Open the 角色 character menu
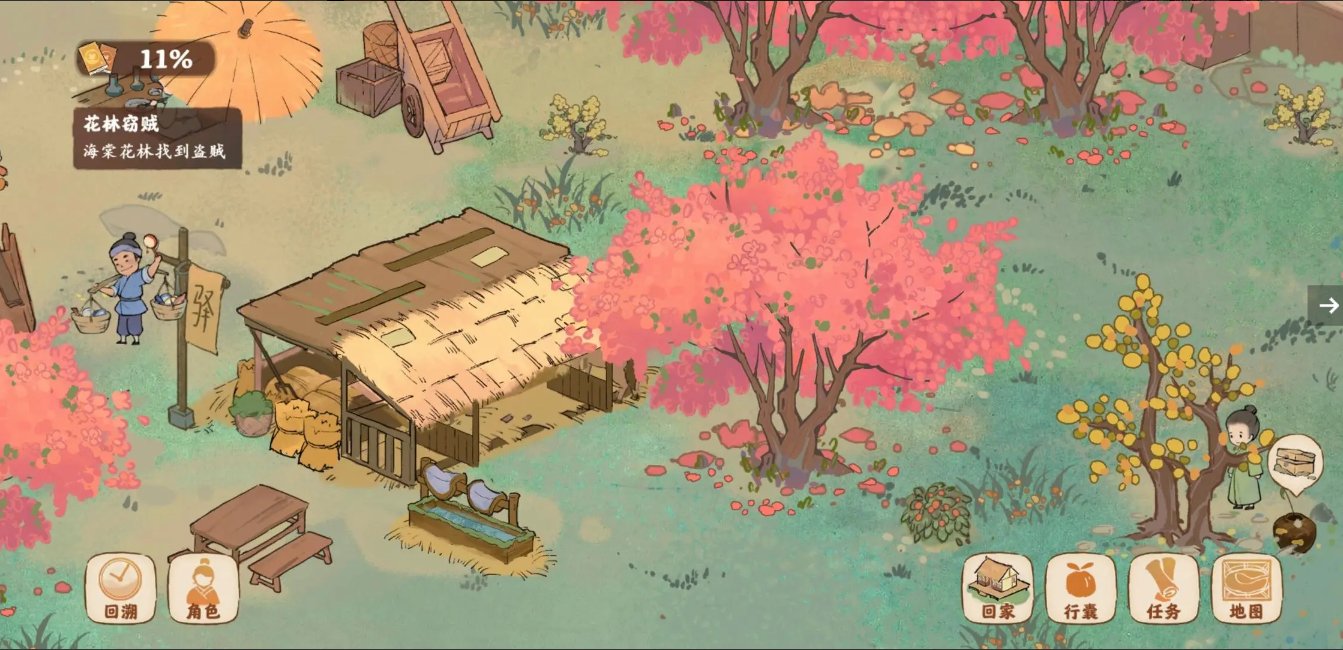Image resolution: width=1343 pixels, height=650 pixels. tap(203, 589)
